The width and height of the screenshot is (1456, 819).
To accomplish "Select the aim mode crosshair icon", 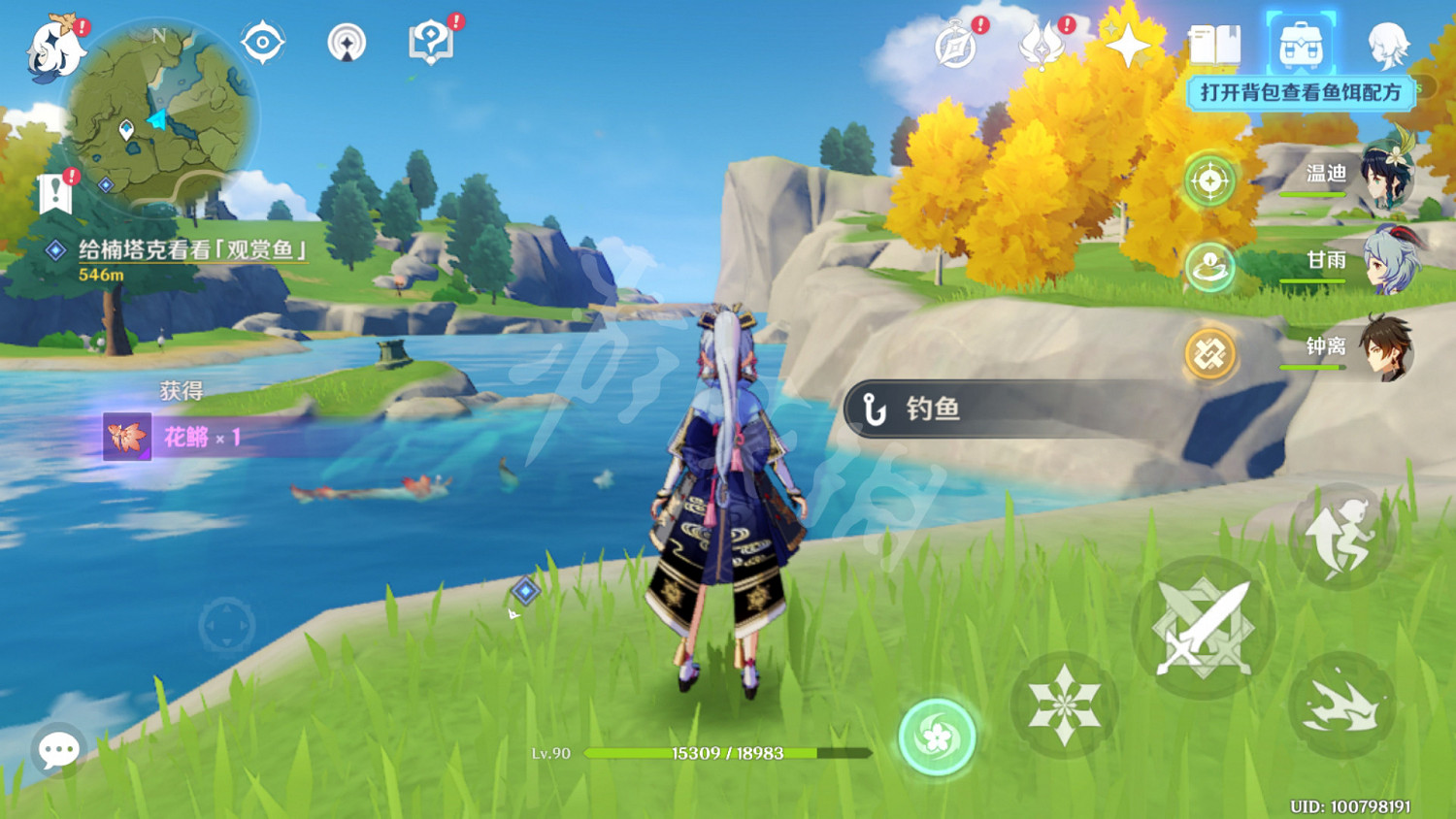I will point(1208,180).
